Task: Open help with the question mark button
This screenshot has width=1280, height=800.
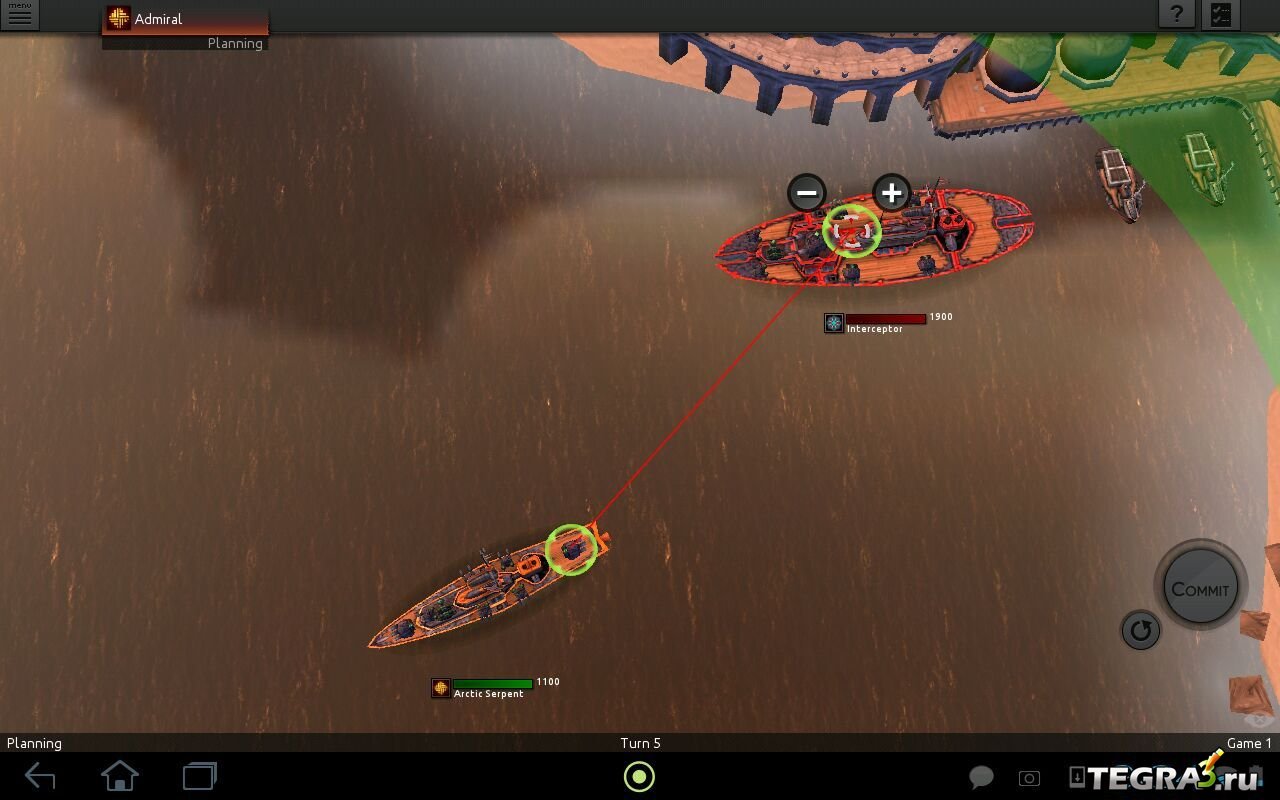Action: click(x=1177, y=14)
